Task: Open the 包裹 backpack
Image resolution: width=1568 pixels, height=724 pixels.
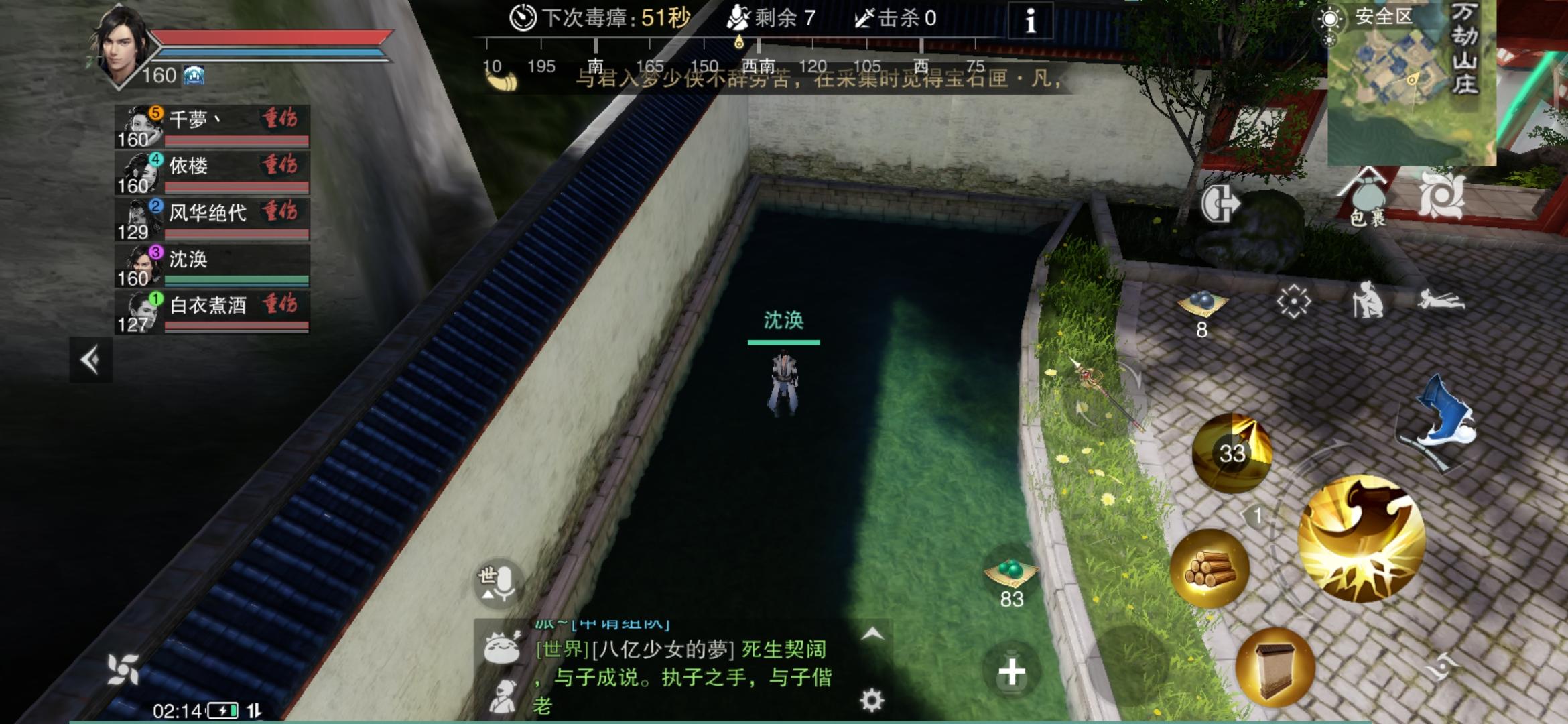Action: 1368,194
